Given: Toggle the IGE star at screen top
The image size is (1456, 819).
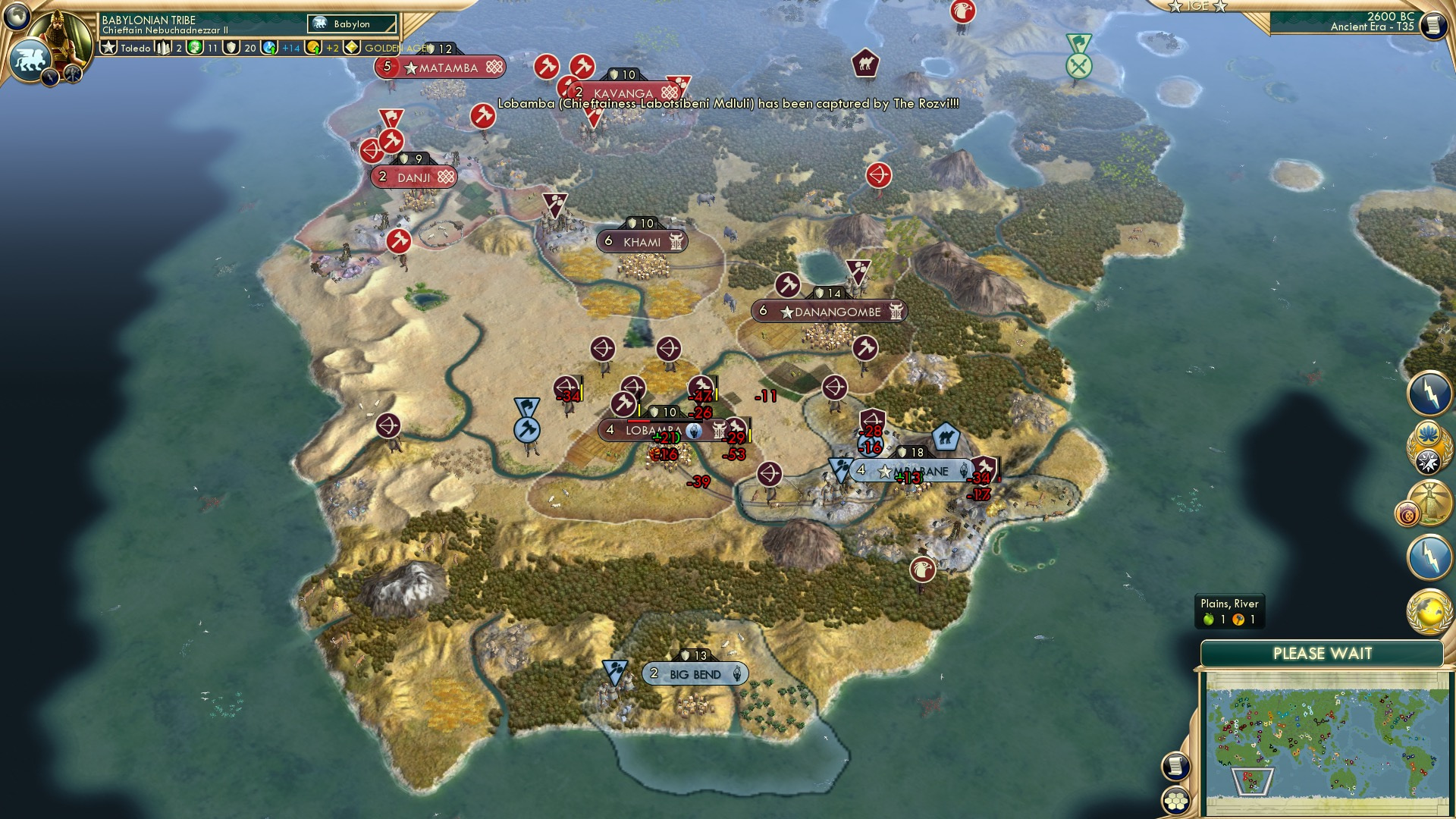Looking at the screenshot, I should coord(1174,7).
